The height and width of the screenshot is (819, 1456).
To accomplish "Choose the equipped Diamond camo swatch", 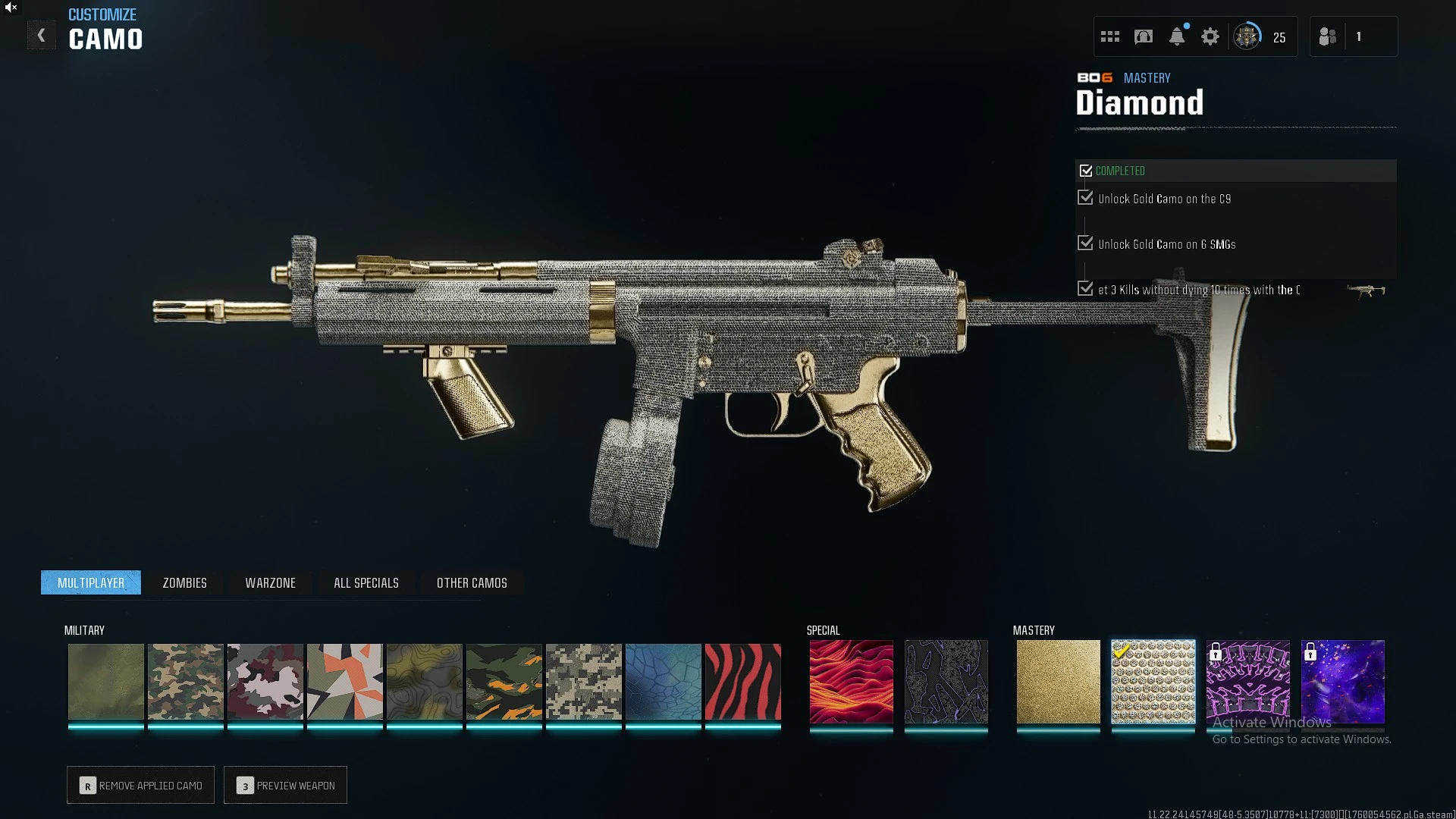I will pyautogui.click(x=1153, y=681).
